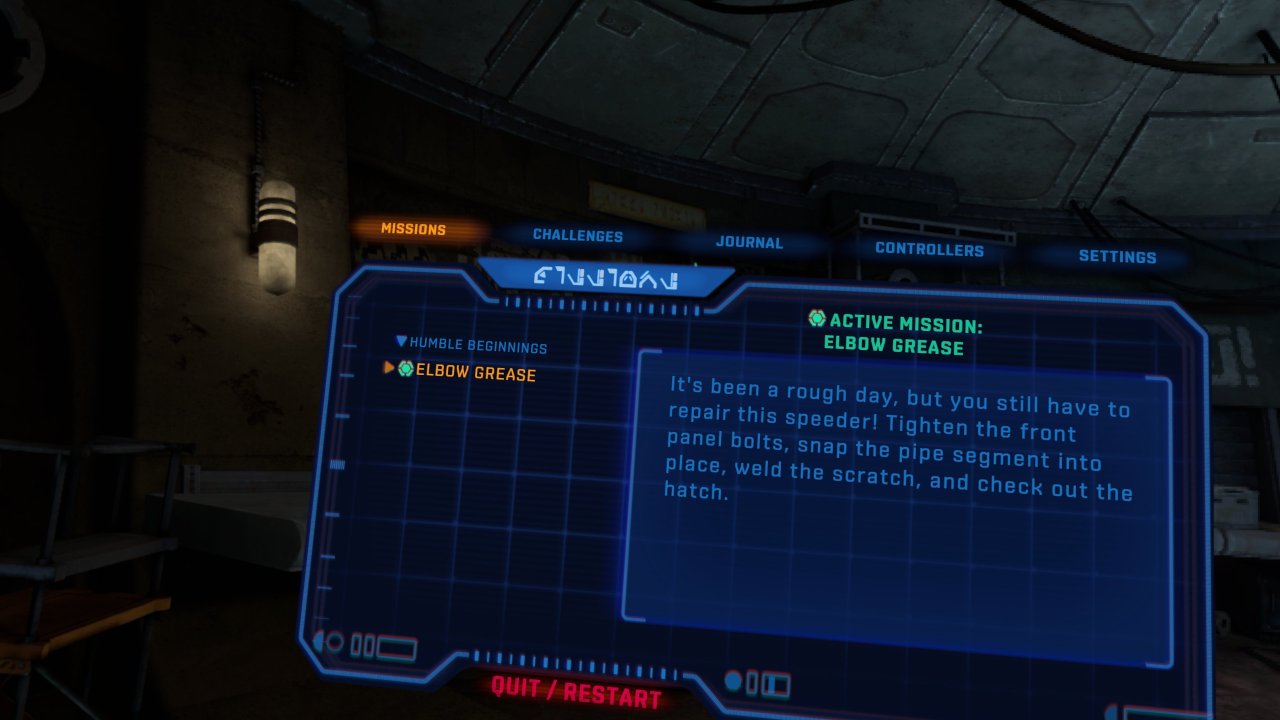Open the Settings section
The width and height of the screenshot is (1280, 720).
pos(1118,257)
